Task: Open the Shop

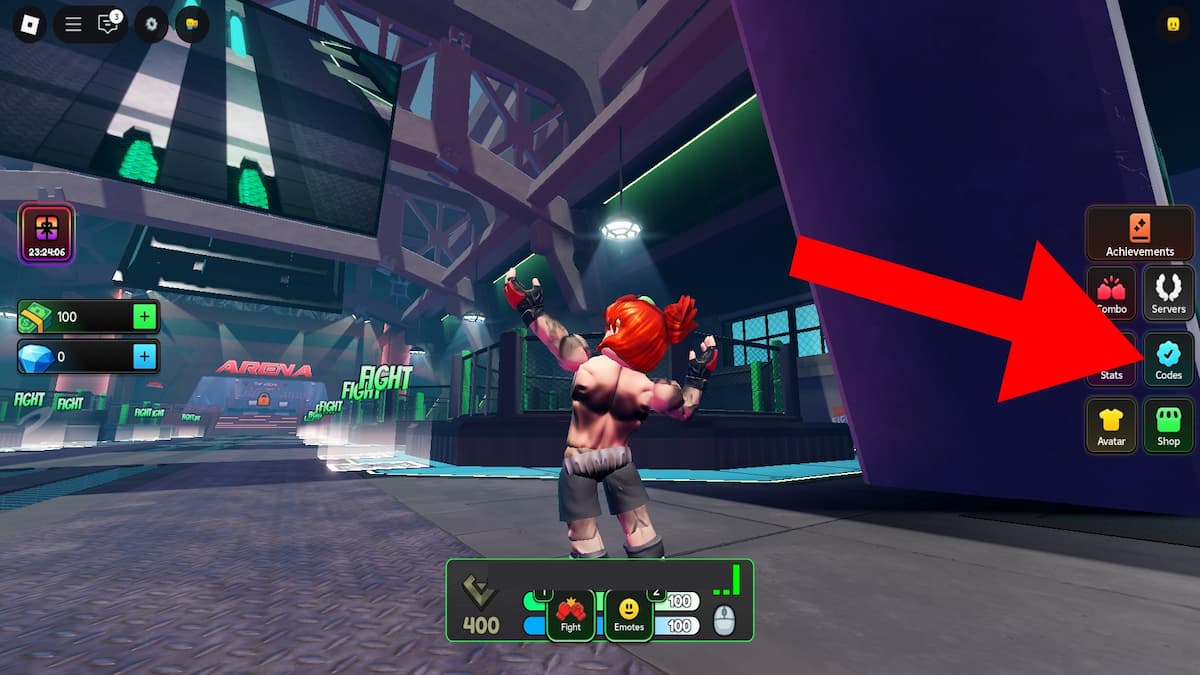Action: 1168,425
